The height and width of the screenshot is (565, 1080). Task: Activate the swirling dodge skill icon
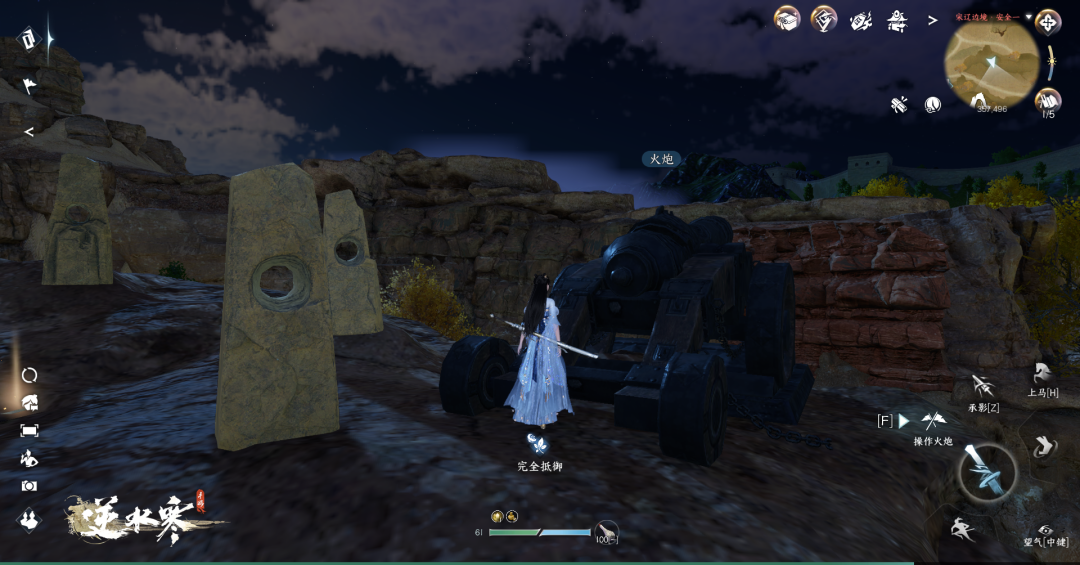(x=1044, y=446)
